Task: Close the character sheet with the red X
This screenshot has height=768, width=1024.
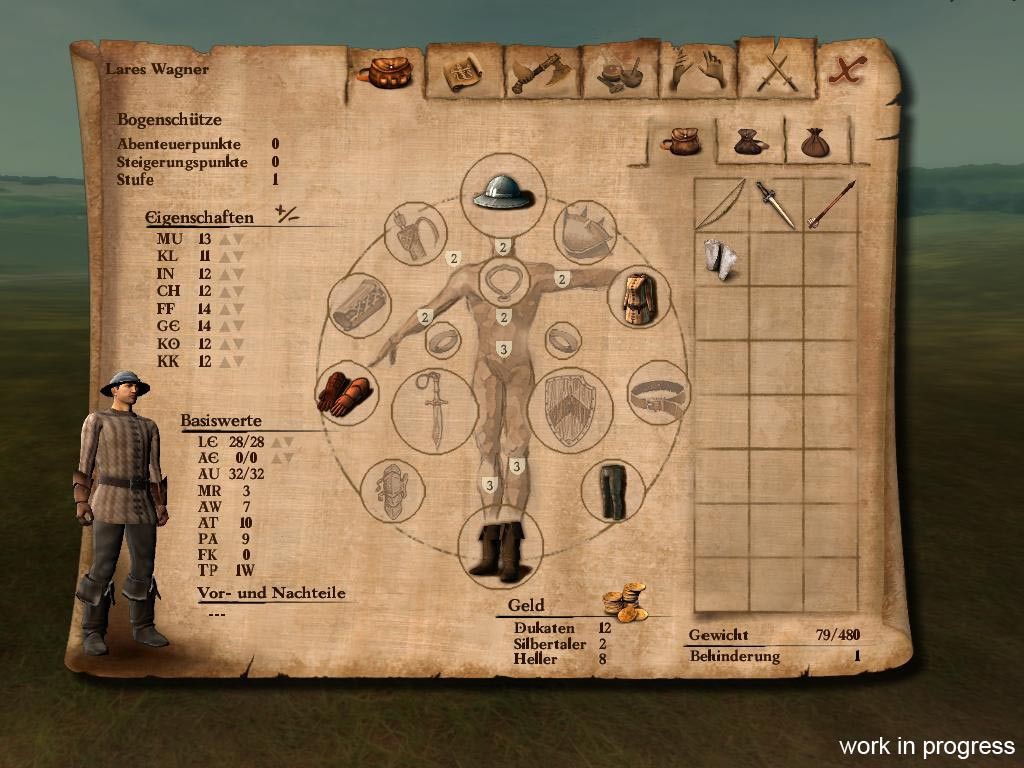Action: [x=849, y=69]
